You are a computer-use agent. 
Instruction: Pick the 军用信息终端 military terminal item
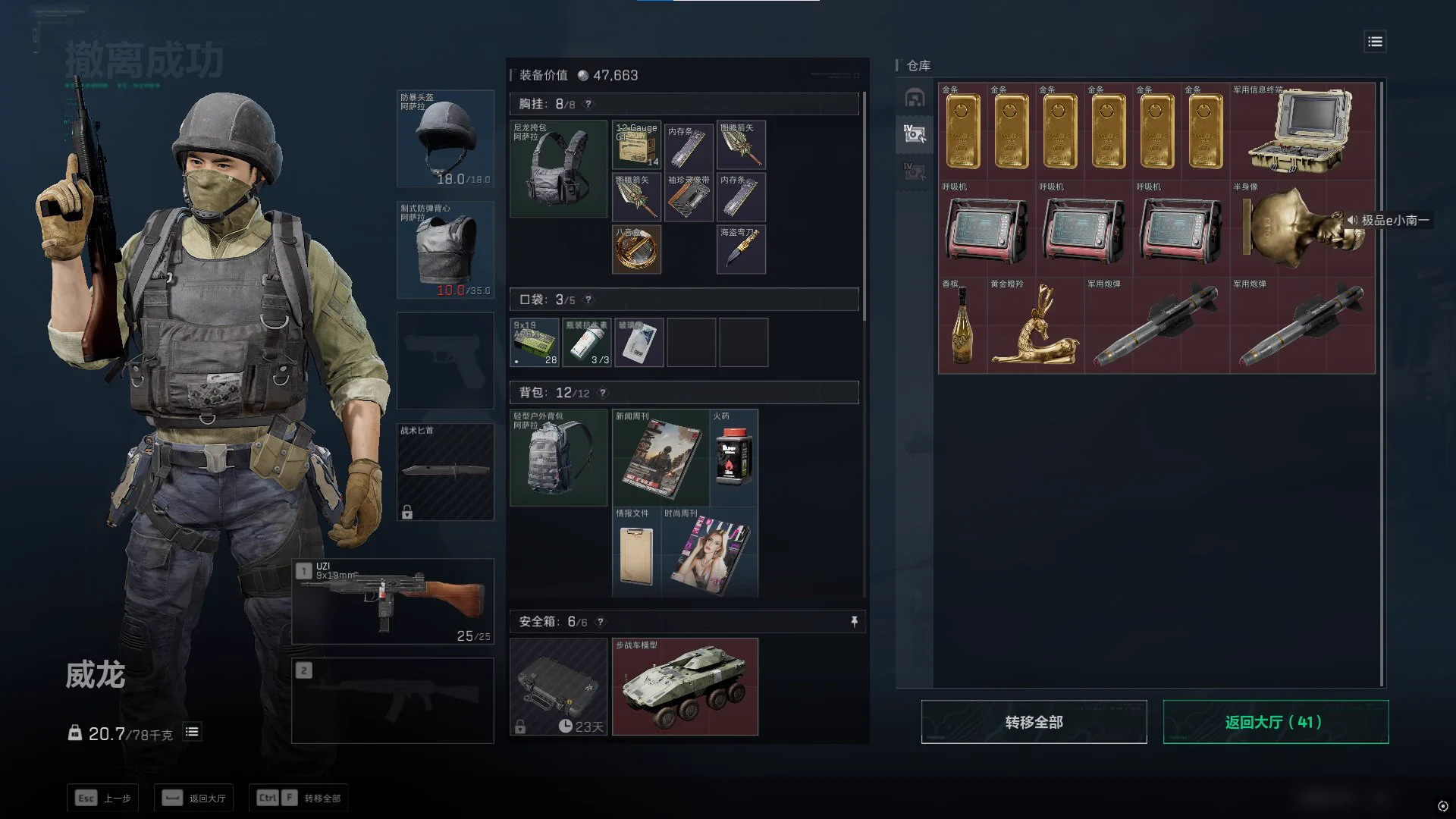(x=1301, y=130)
